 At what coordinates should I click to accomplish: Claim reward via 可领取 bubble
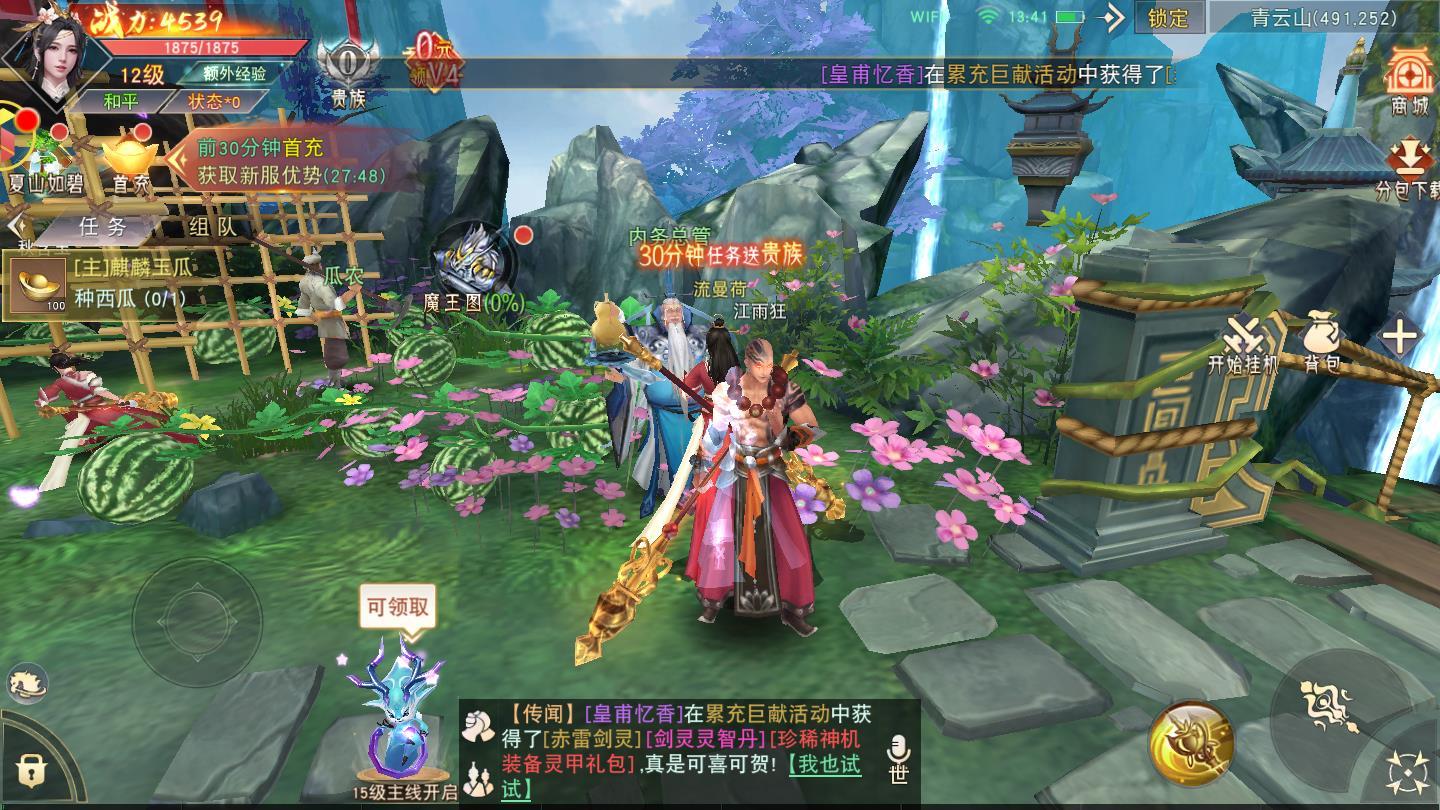pos(398,605)
